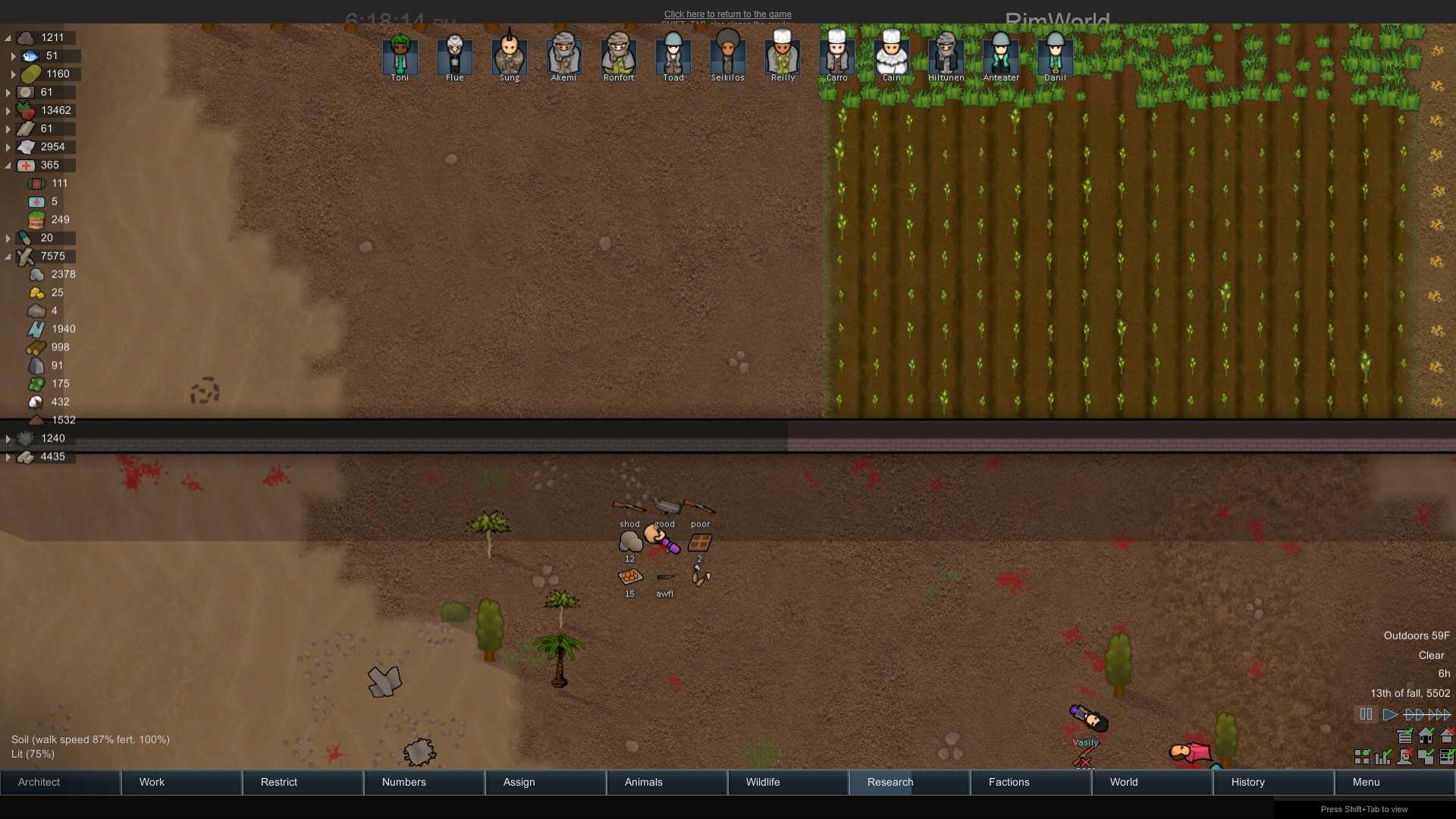Open the World map tab
Image resolution: width=1456 pixels, height=819 pixels.
[1153, 782]
